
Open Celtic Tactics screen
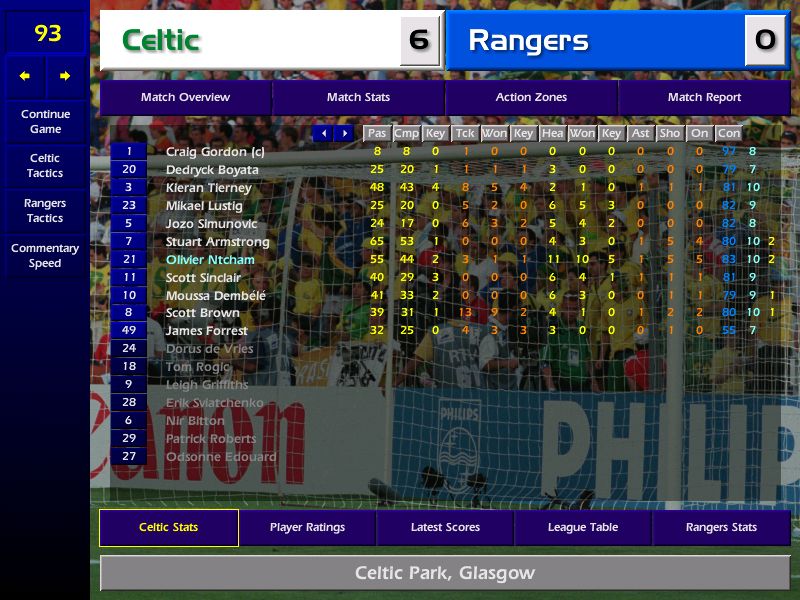tap(45, 166)
